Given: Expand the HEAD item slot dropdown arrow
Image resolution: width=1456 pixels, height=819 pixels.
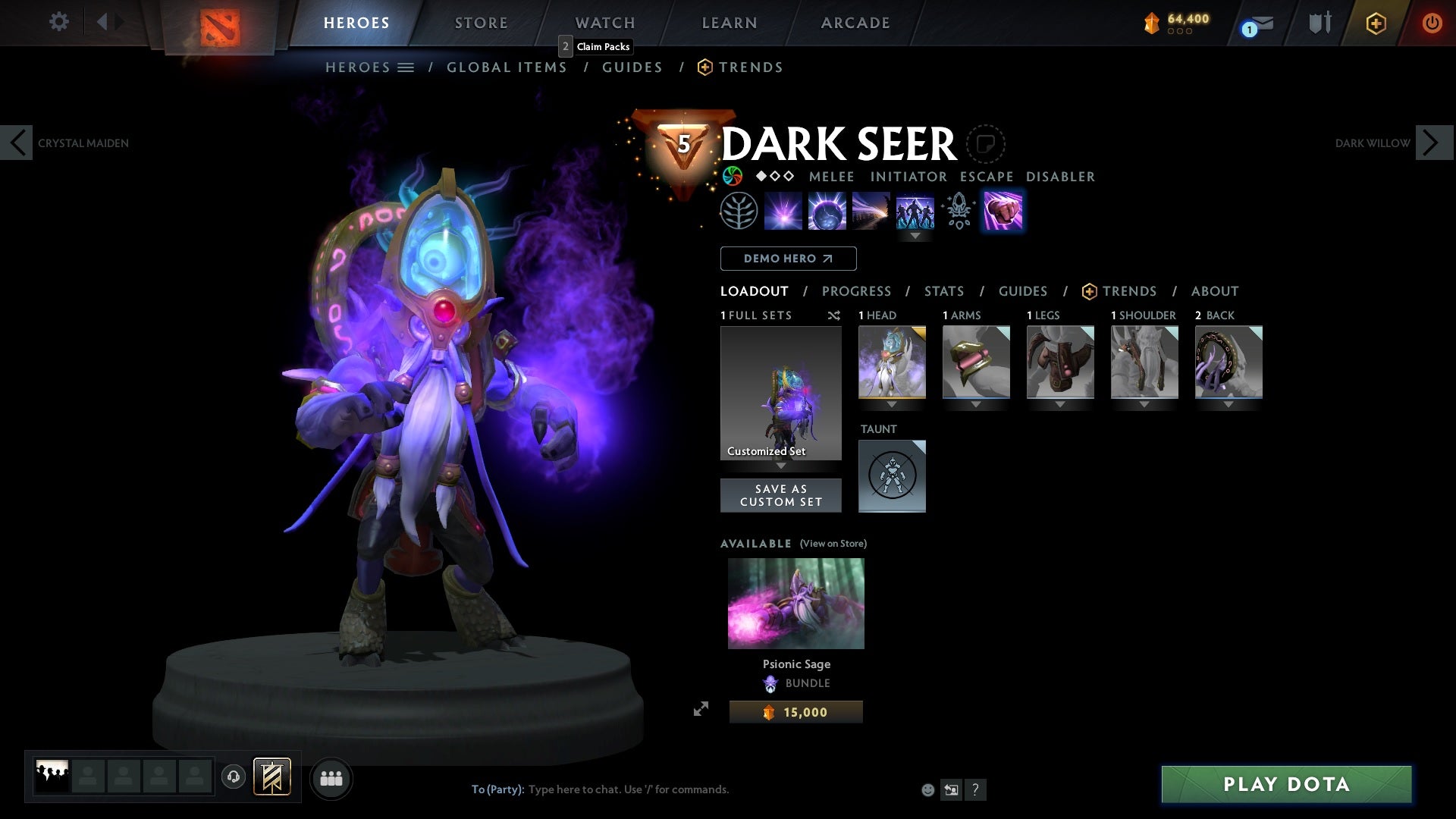Looking at the screenshot, I should coord(892,404).
